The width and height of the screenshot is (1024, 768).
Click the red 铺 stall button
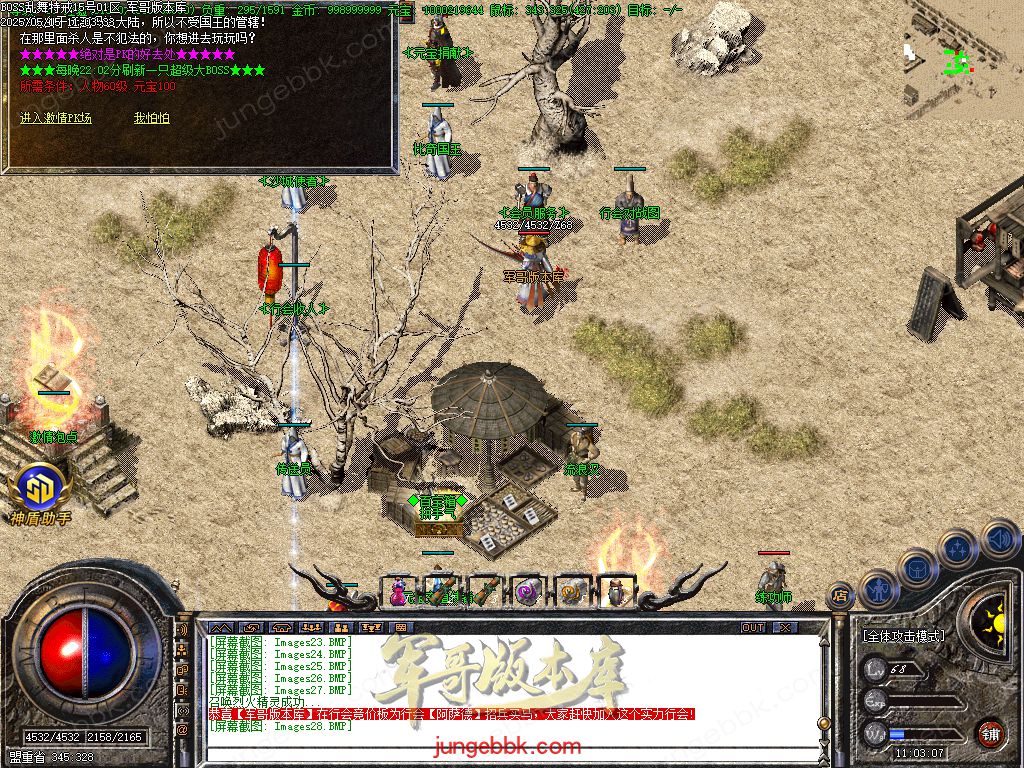coord(990,733)
